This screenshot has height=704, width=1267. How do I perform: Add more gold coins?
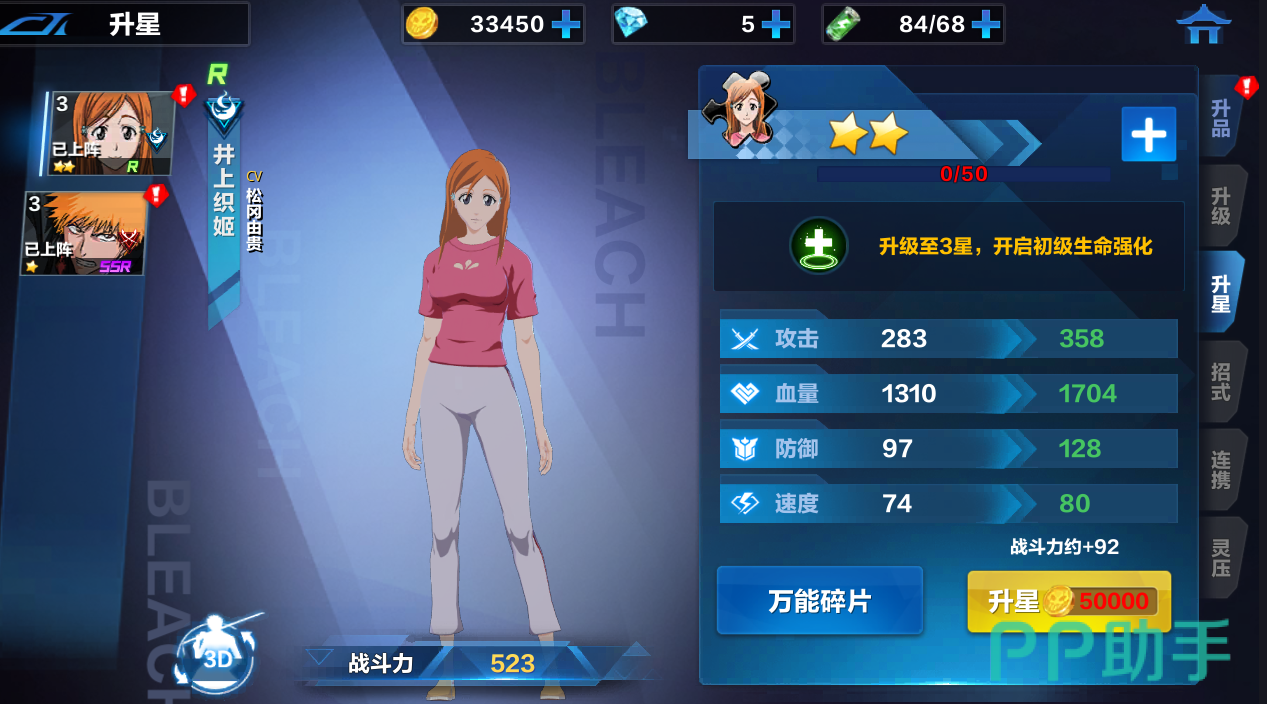[x=566, y=24]
